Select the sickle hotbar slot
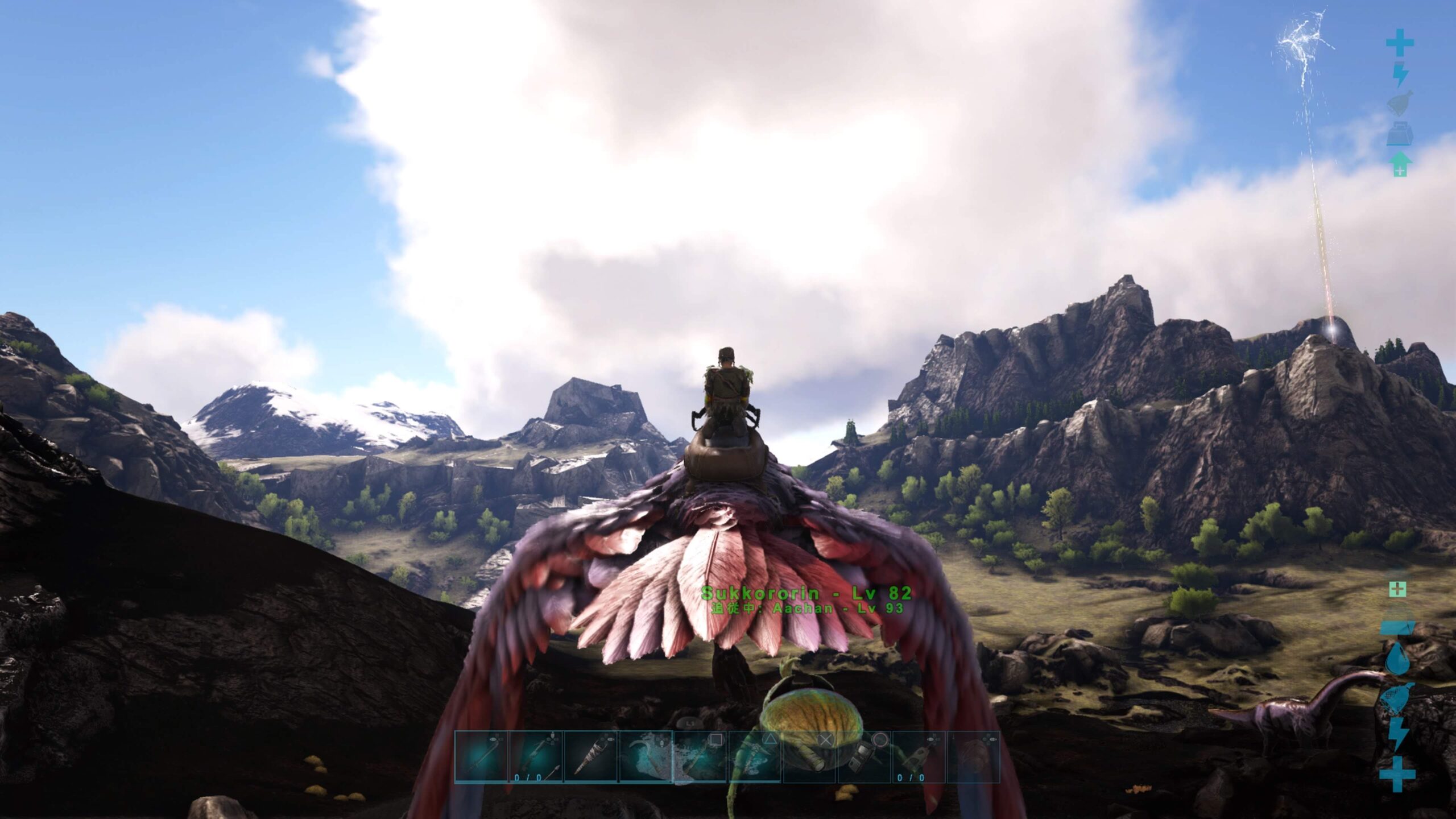 pos(645,757)
